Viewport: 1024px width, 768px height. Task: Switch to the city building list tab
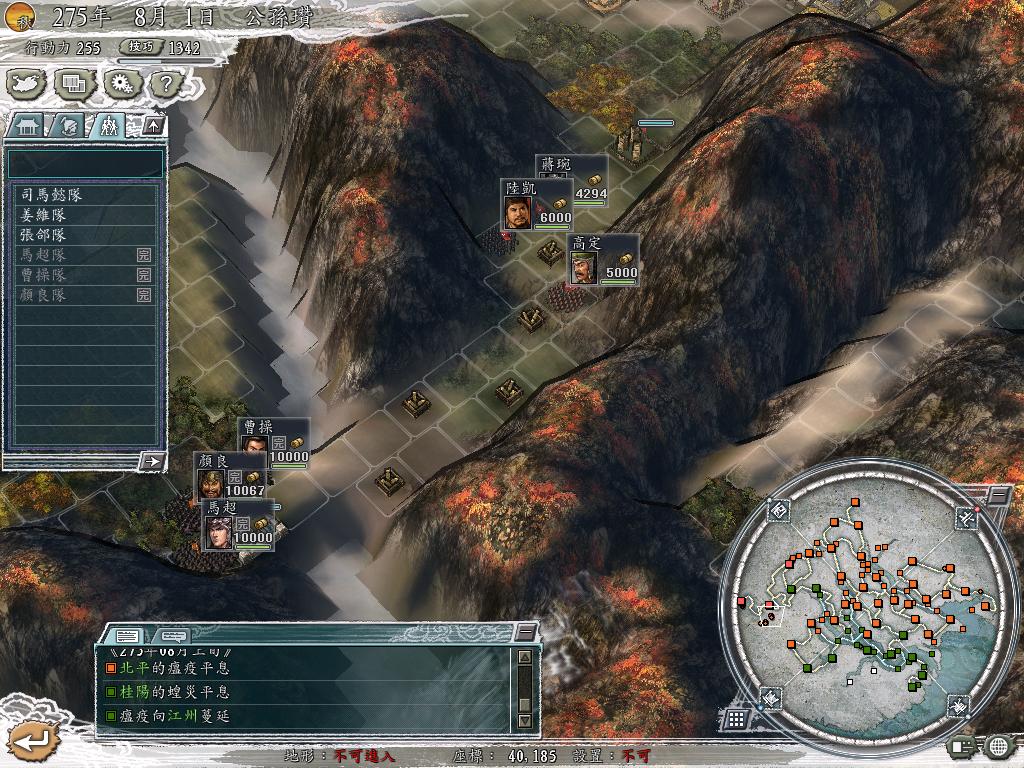[26, 126]
